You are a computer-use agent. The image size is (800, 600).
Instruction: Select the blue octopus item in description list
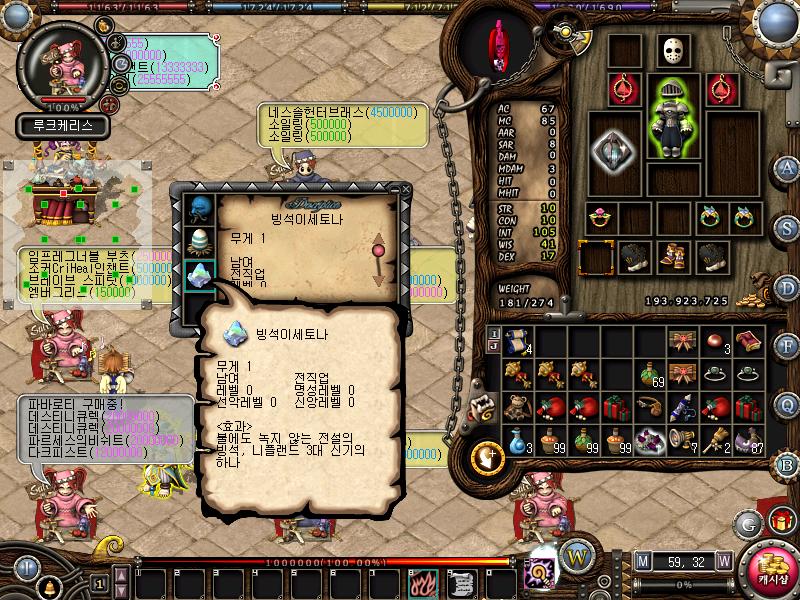(x=198, y=210)
